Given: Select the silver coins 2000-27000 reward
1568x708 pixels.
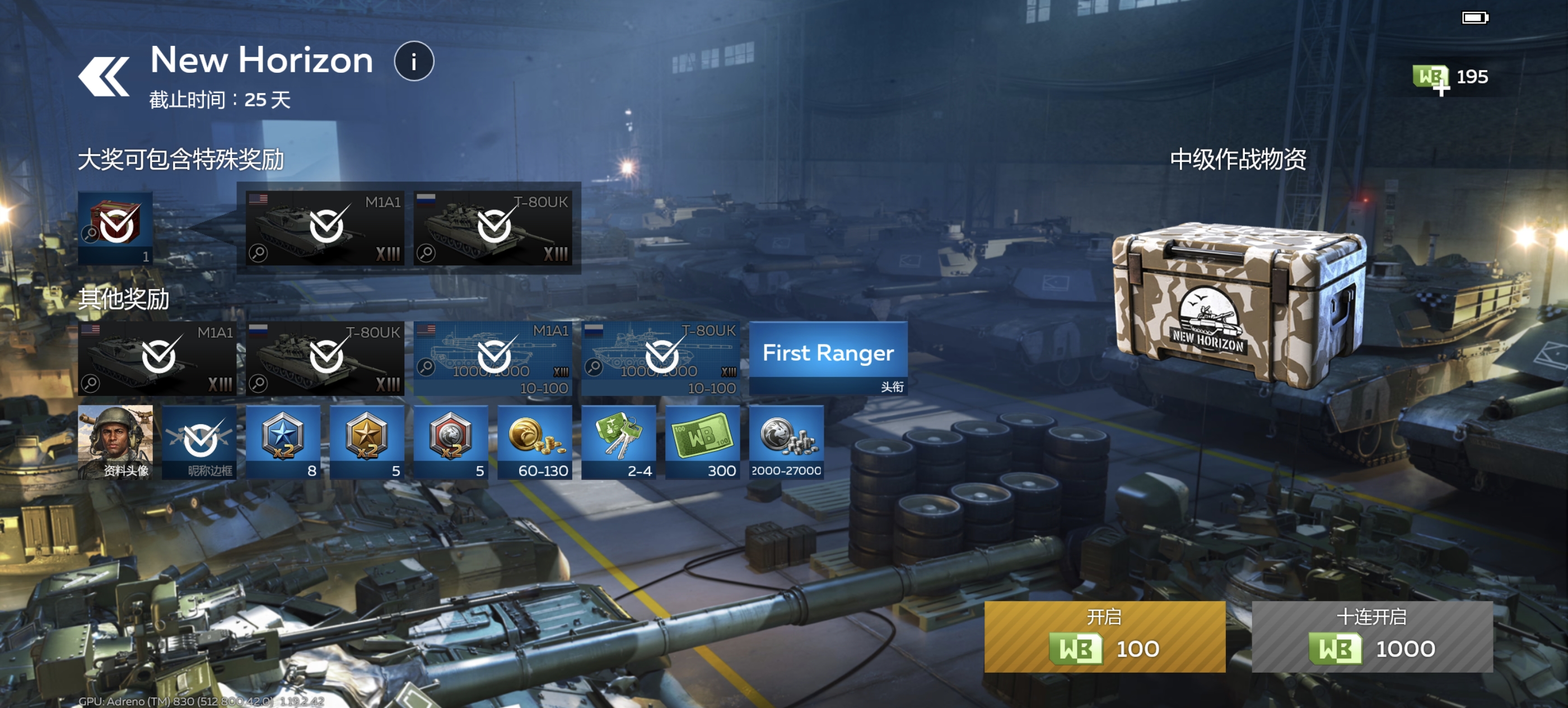Looking at the screenshot, I should (x=786, y=442).
